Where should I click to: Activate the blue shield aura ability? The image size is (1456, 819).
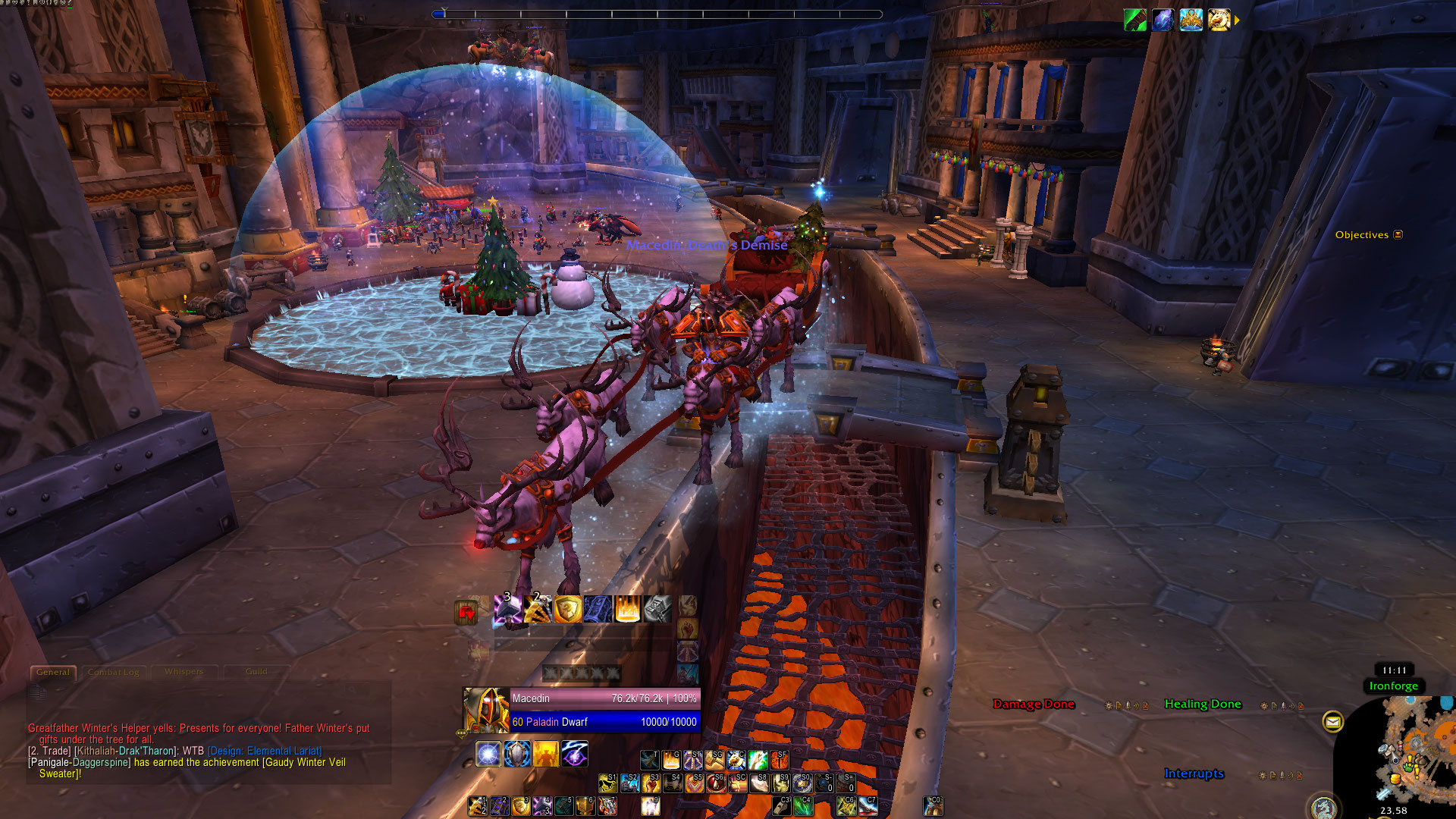tap(517, 754)
